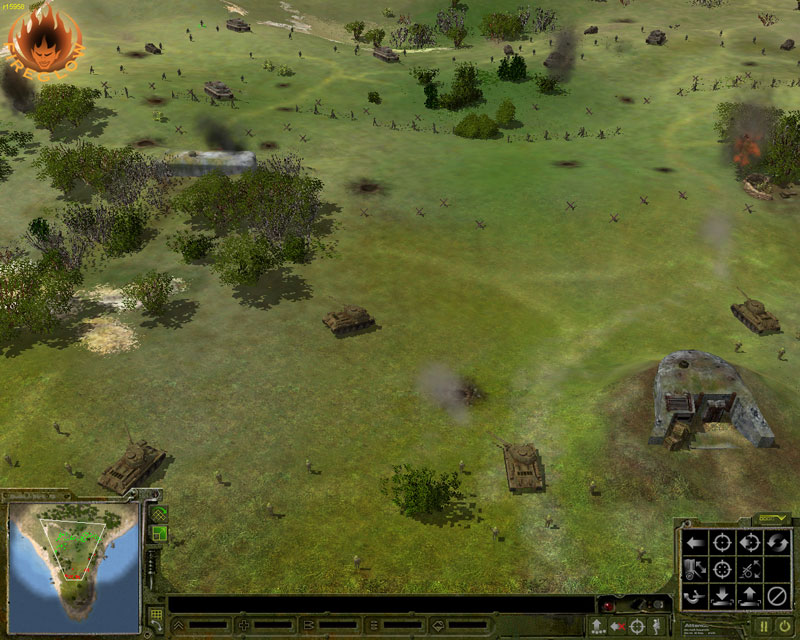Pause the game with the pause button
800x640 pixels.
pos(763,626)
